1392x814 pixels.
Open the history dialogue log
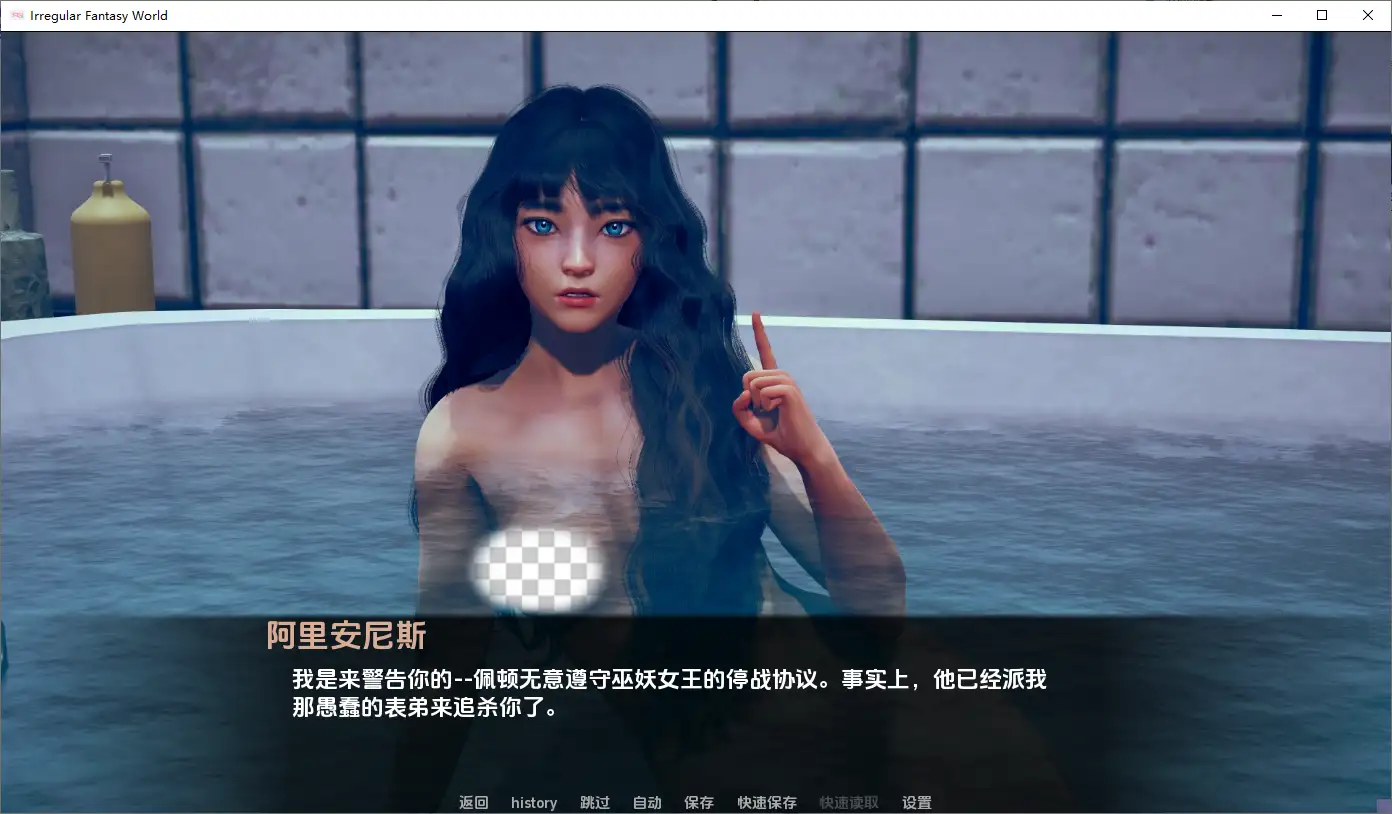tap(533, 802)
